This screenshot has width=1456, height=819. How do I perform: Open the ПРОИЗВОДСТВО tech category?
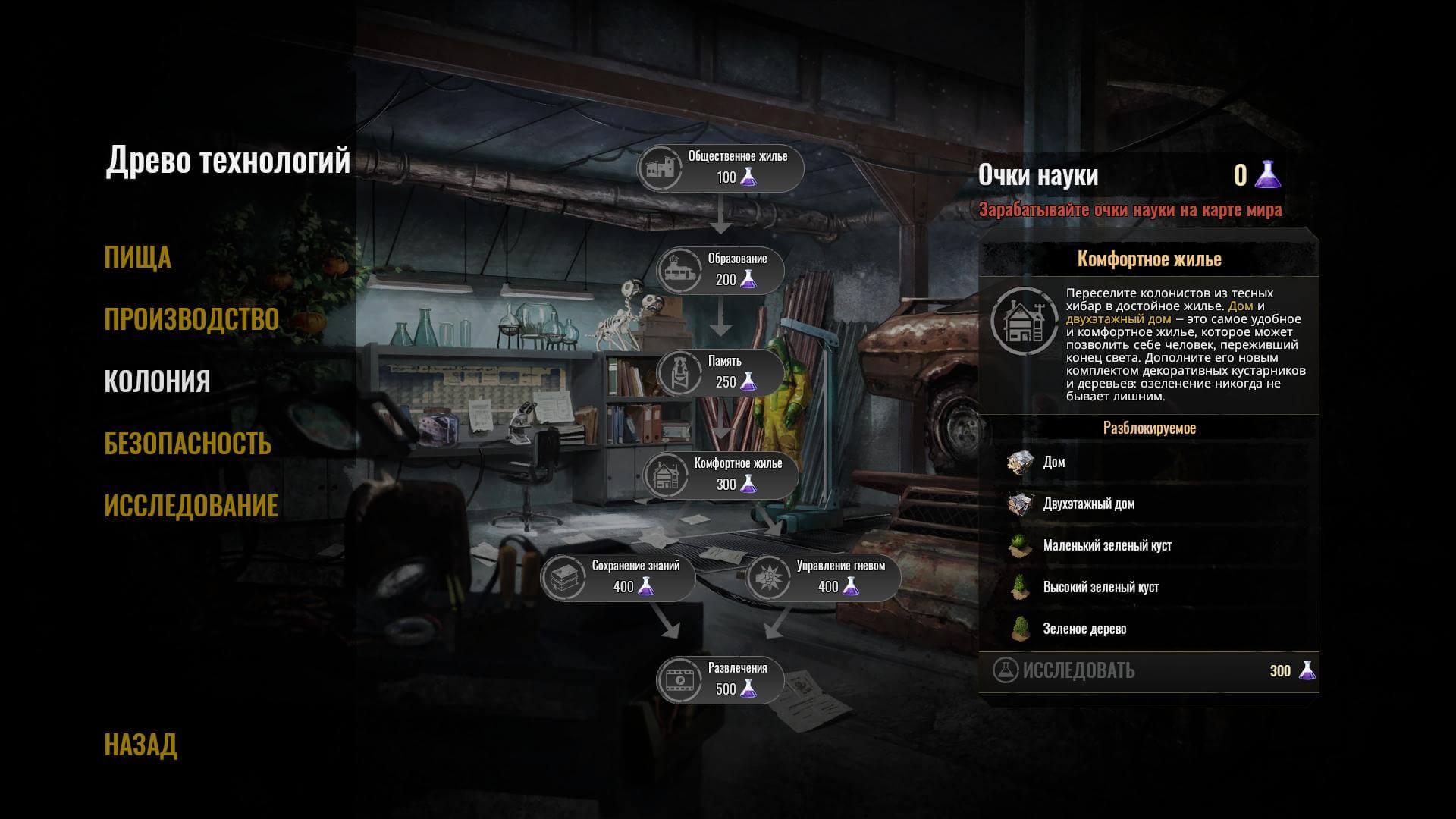191,319
